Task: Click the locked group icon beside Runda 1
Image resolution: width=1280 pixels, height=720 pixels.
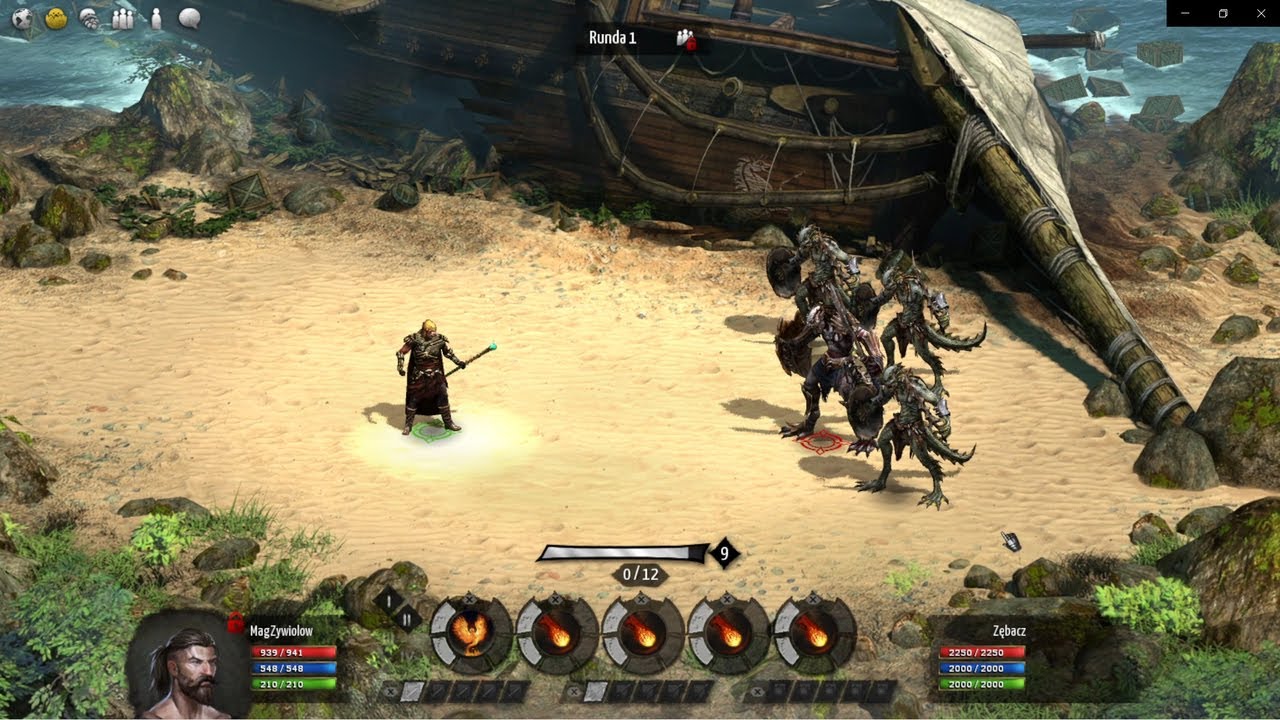Action: [685, 38]
